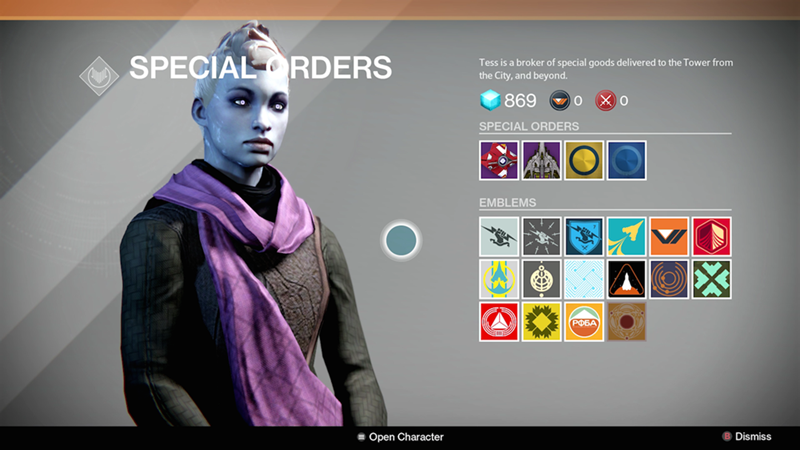The image size is (800, 450).
Task: Select the green emblem with mint arrows
Action: [x=711, y=279]
